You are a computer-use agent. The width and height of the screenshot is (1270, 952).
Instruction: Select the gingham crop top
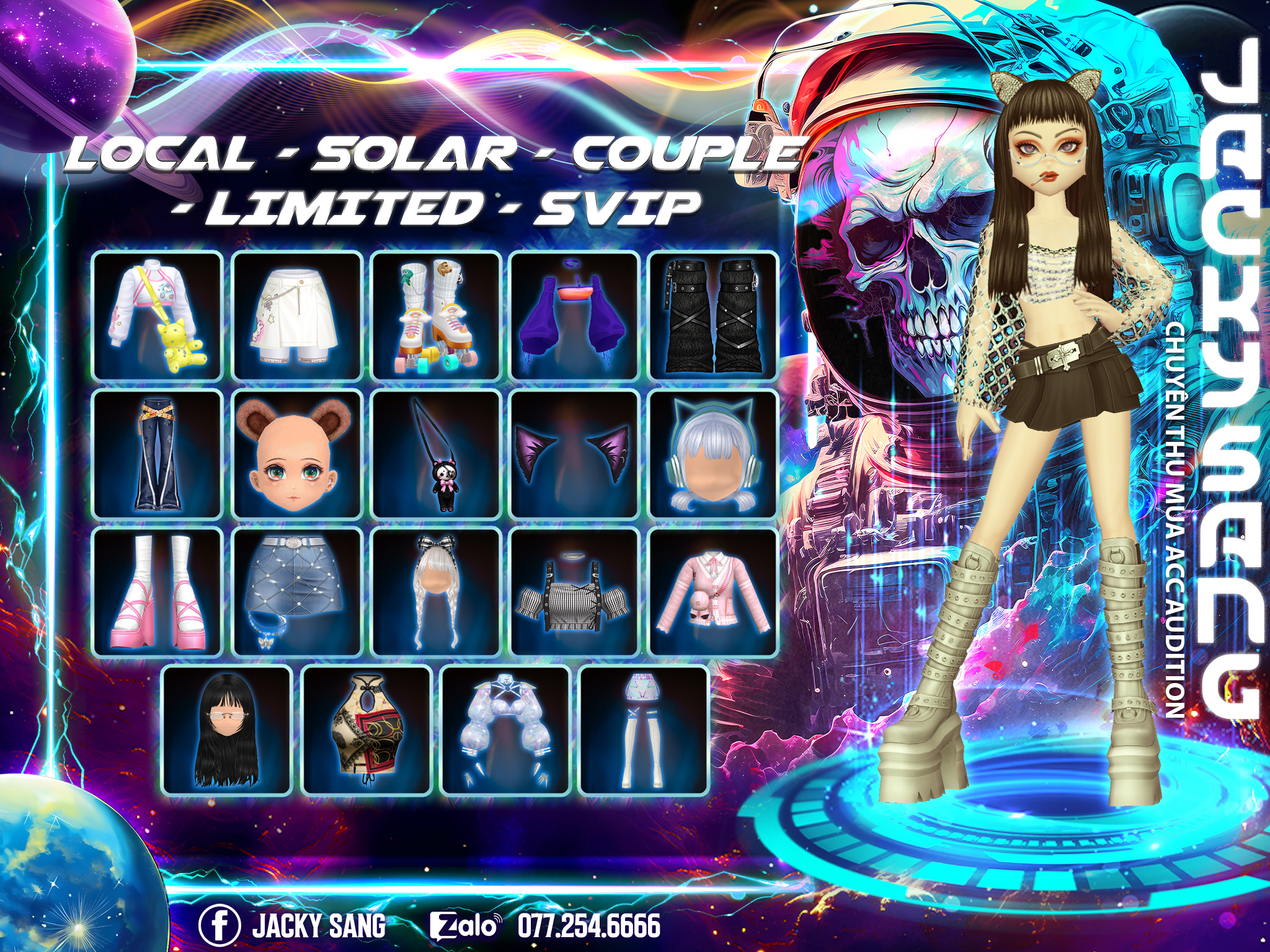click(x=575, y=592)
